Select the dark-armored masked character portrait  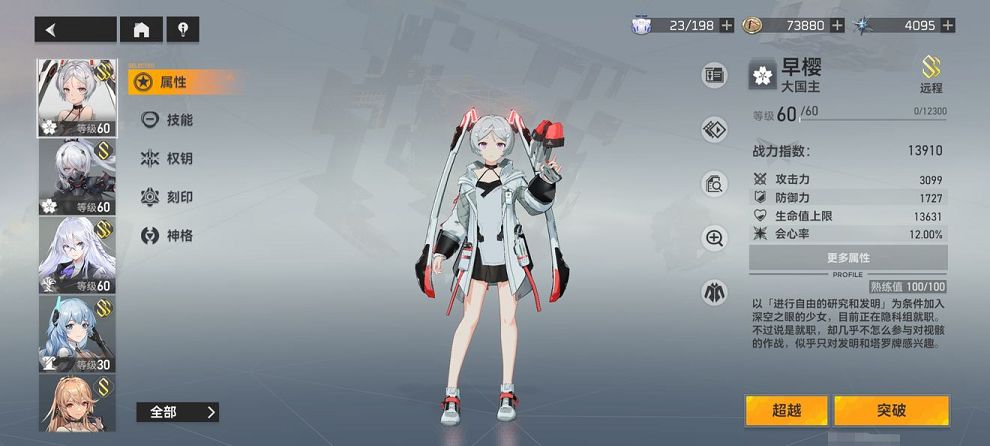tap(76, 177)
